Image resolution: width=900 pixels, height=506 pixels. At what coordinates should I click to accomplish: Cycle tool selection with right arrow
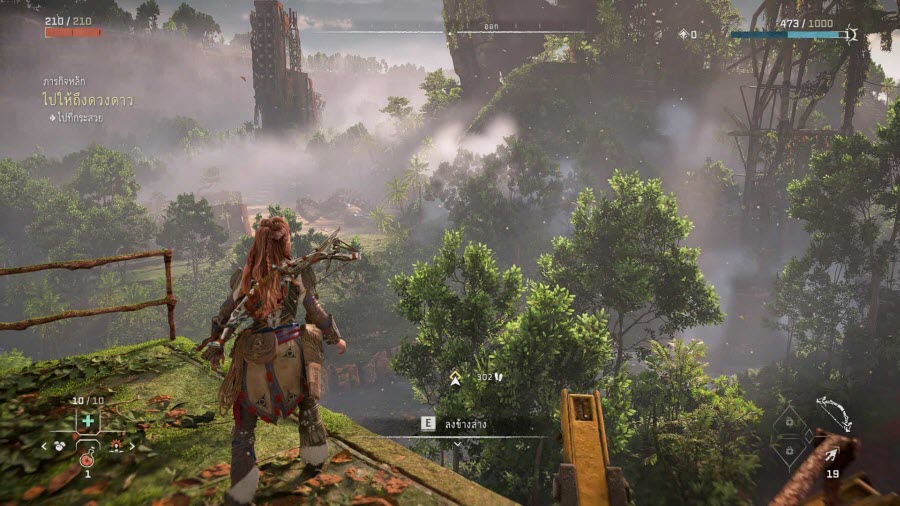click(133, 446)
